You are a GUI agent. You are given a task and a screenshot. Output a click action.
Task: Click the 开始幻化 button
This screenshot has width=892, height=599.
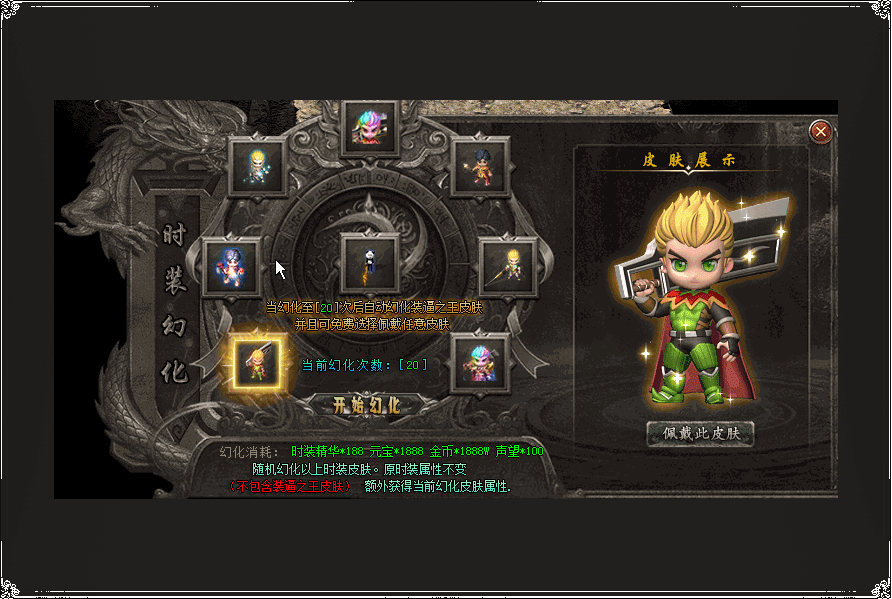(x=367, y=405)
